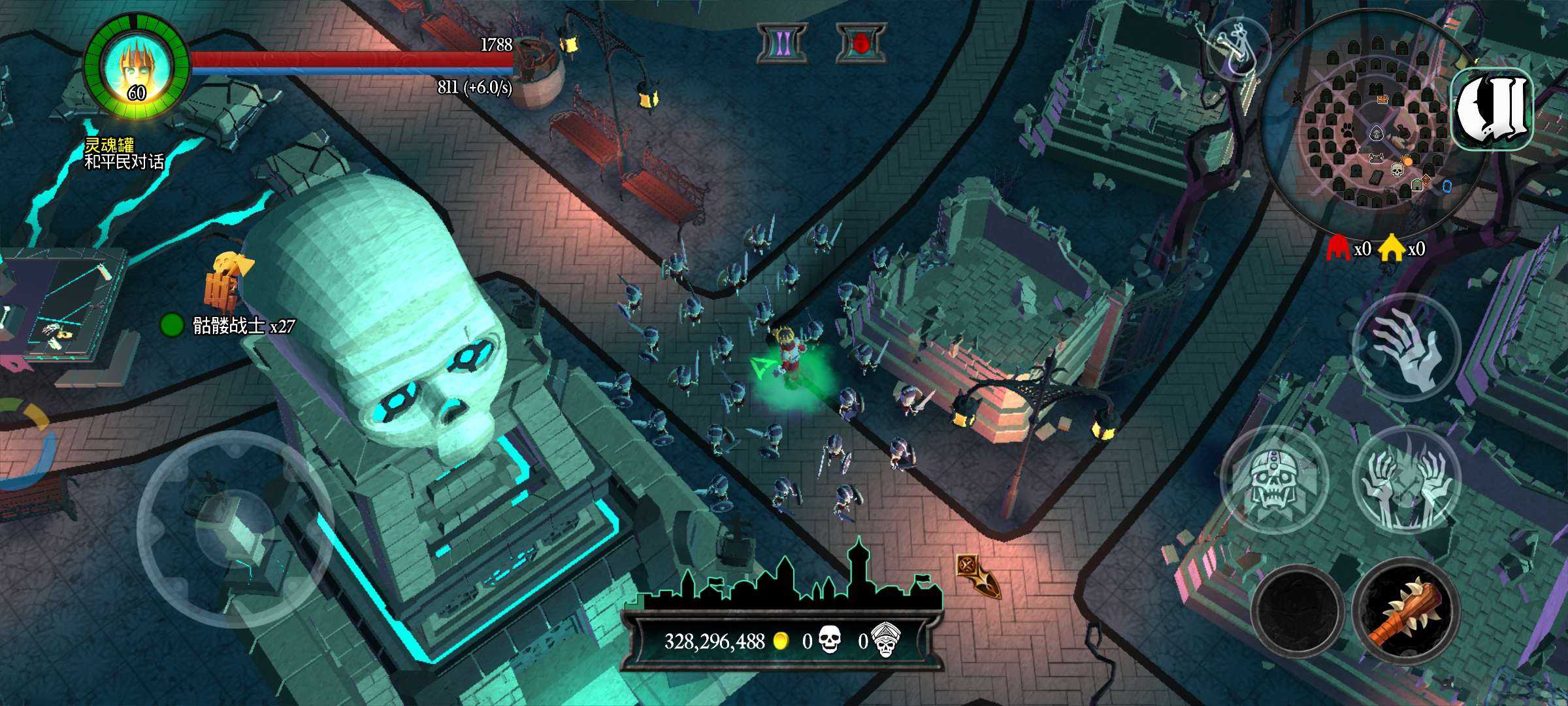The height and width of the screenshot is (706, 1568).
Task: Cast the armored skull summon ability
Action: coord(1274,480)
